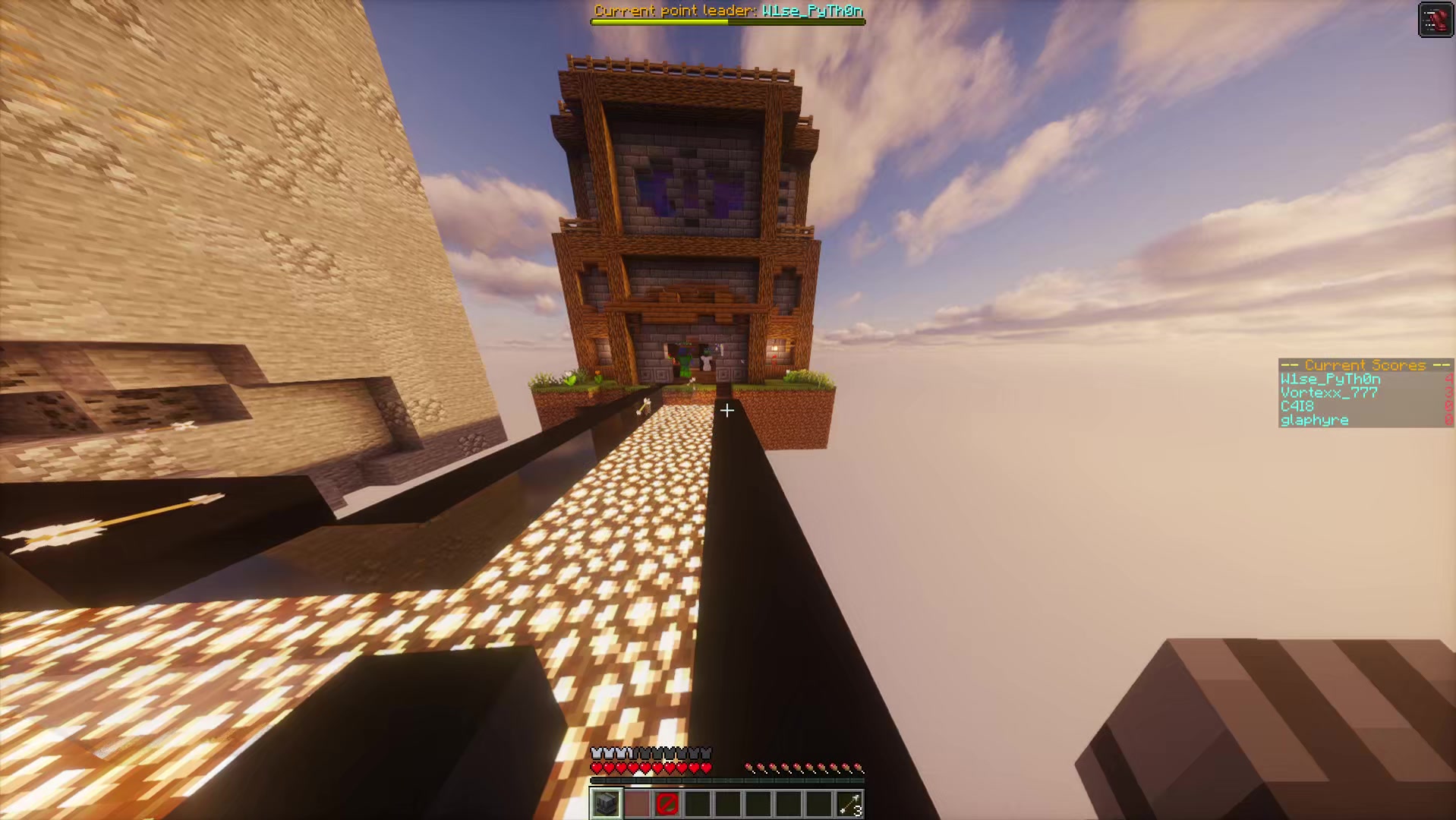Click the crosshair at screen center
The image size is (1456, 820).
click(727, 411)
